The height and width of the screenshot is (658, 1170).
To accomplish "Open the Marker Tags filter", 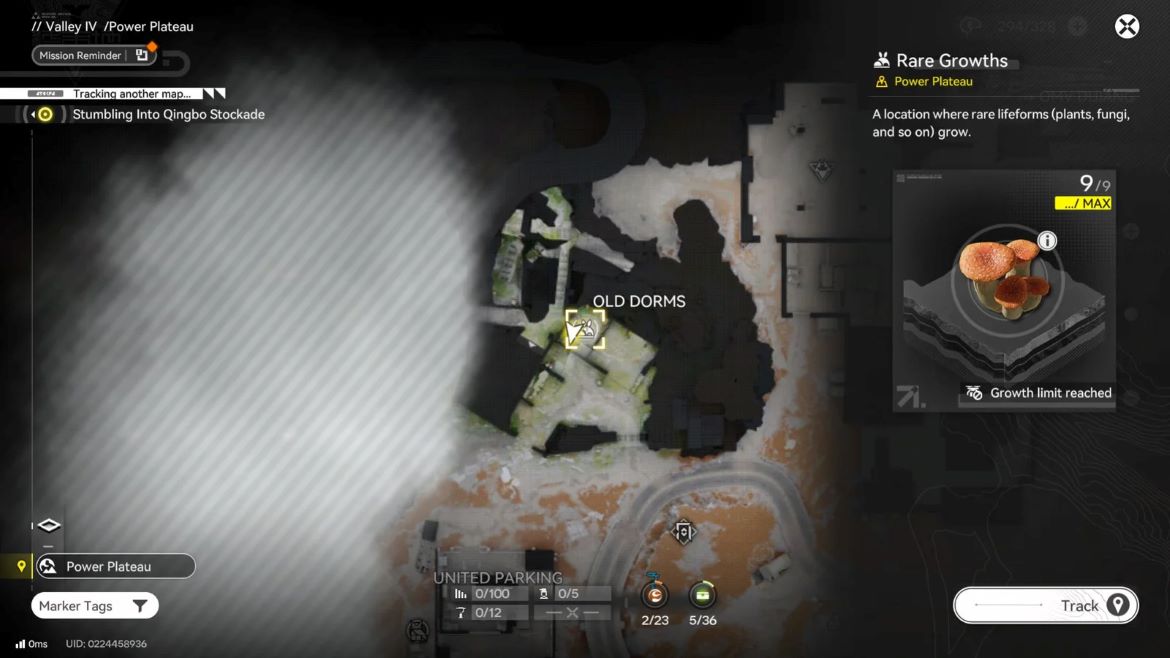I will [95, 606].
